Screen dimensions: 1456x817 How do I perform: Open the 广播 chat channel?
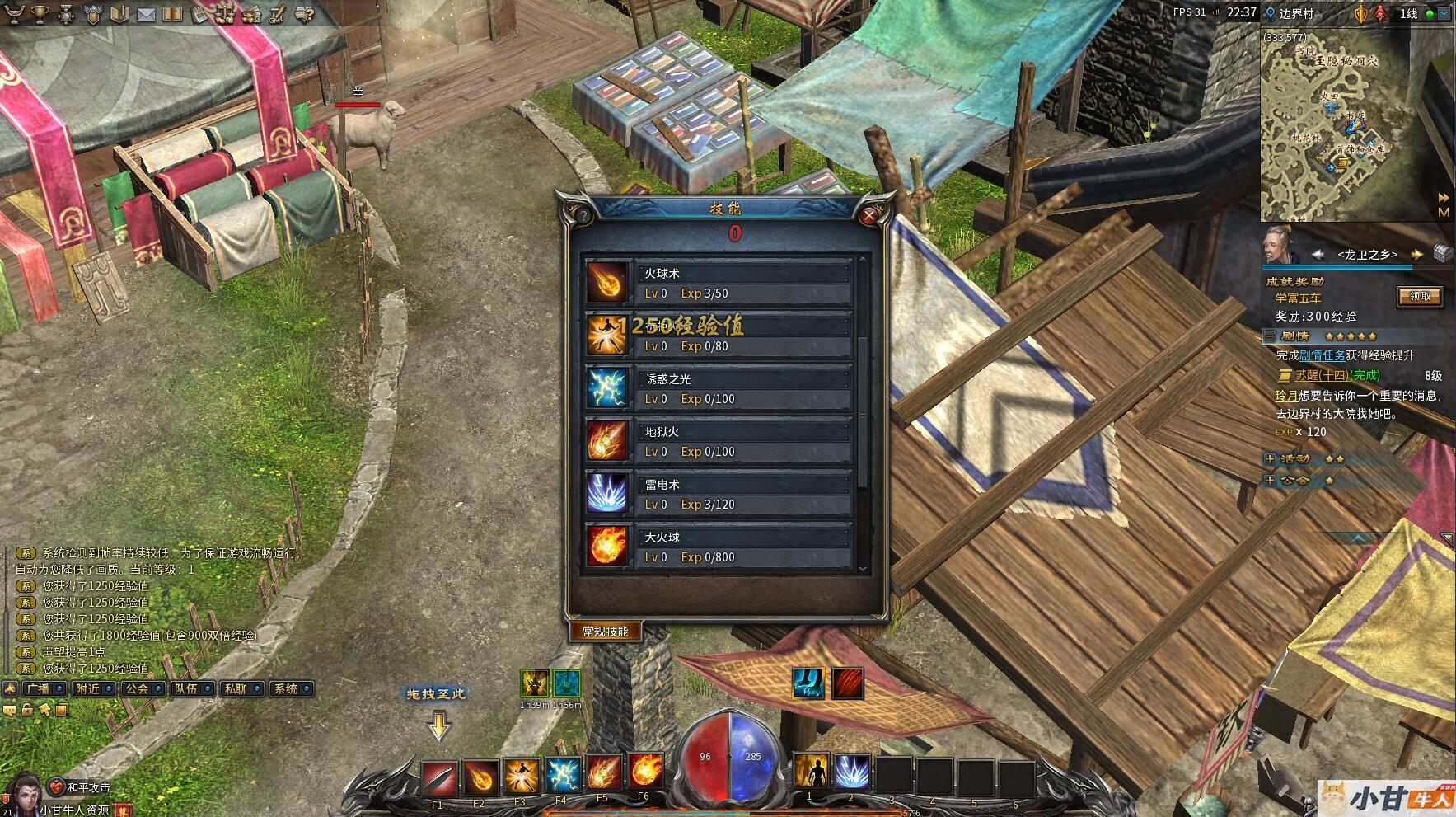pos(44,688)
